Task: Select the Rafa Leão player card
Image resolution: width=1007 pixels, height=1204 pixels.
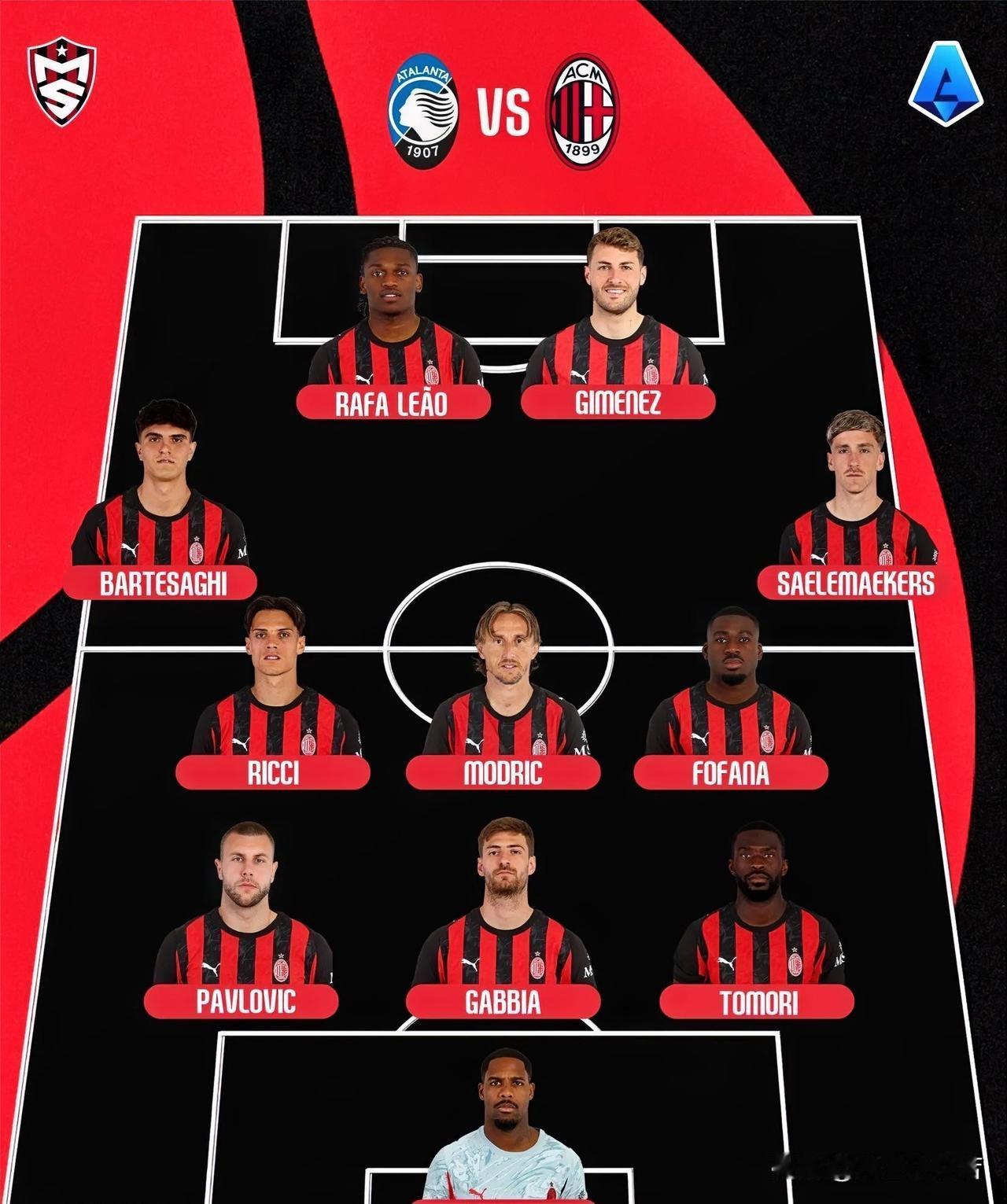Action: coord(393,330)
